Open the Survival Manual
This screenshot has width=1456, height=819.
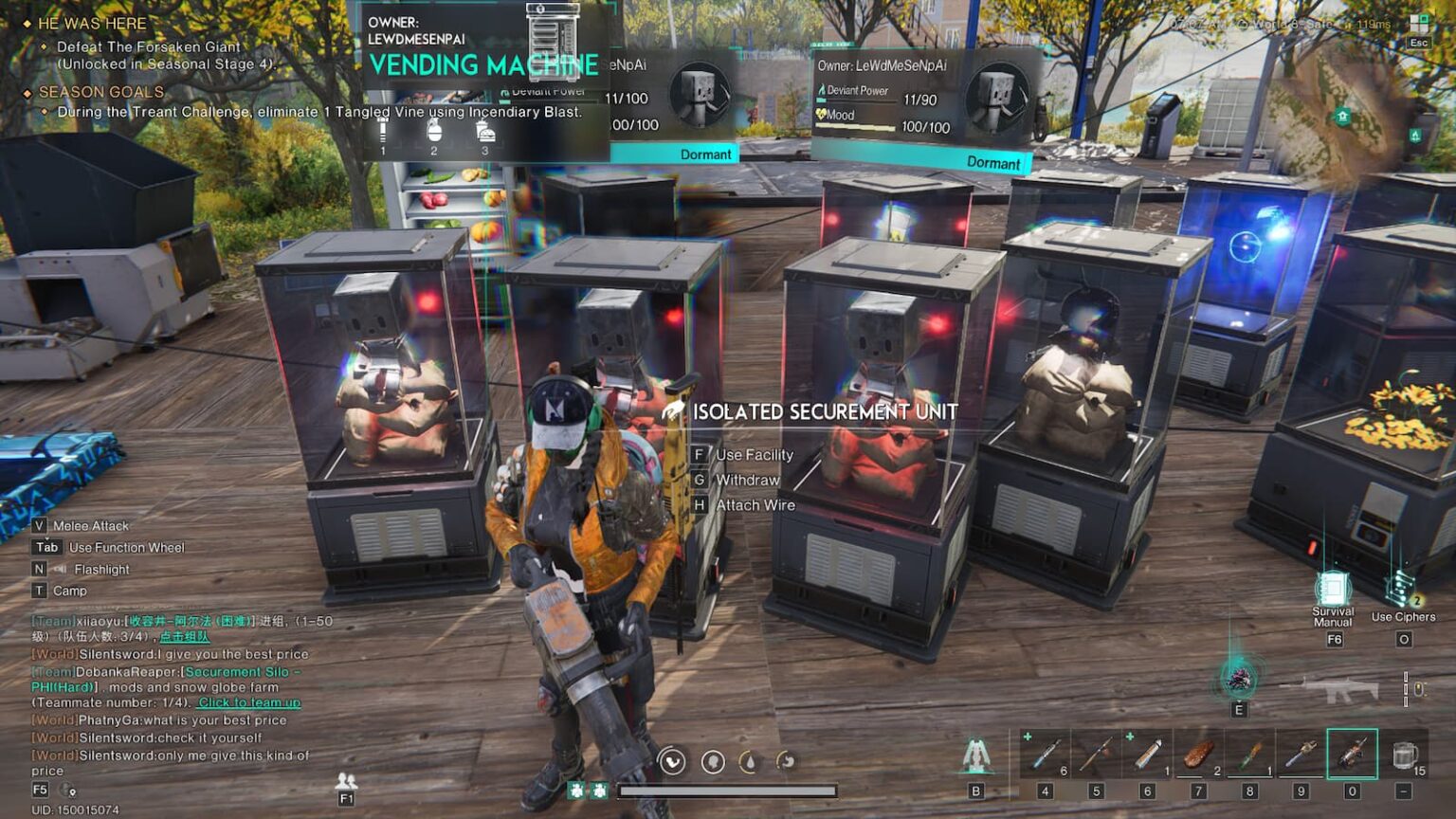[x=1333, y=588]
